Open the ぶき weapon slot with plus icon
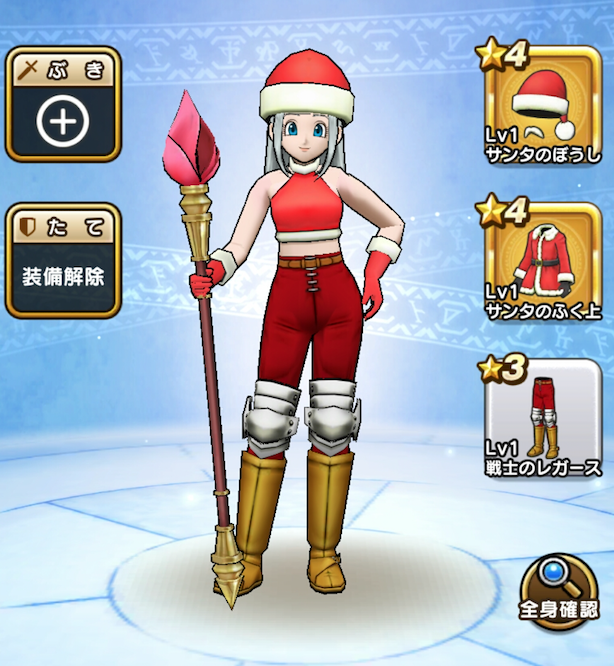The height and width of the screenshot is (666, 614). (62, 107)
